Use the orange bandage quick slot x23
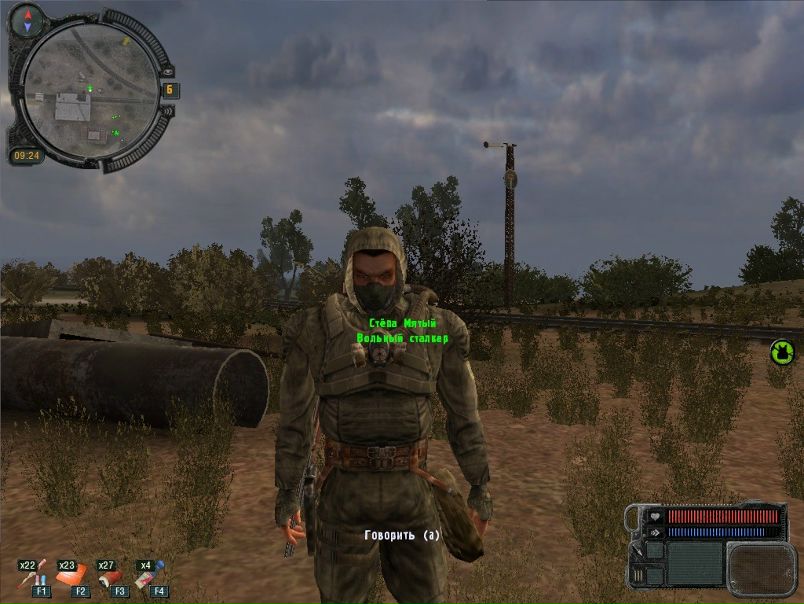The height and width of the screenshot is (604, 804). 72,578
